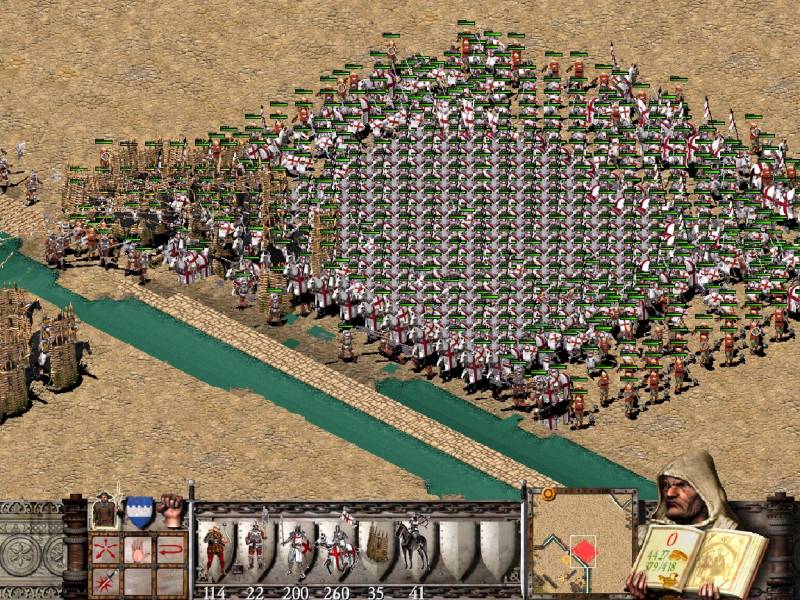Select the horse archer group of 41
The width and height of the screenshot is (800, 600).
(x=414, y=550)
